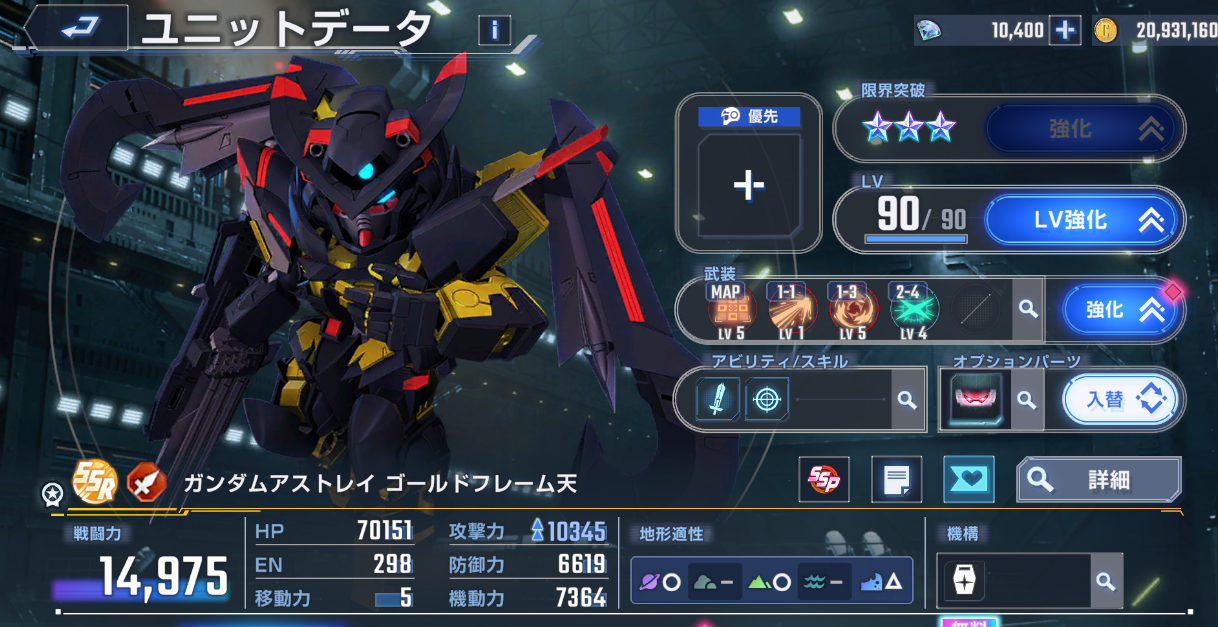
Task: Open the info button beside ユニットデータ
Action: pos(494,30)
